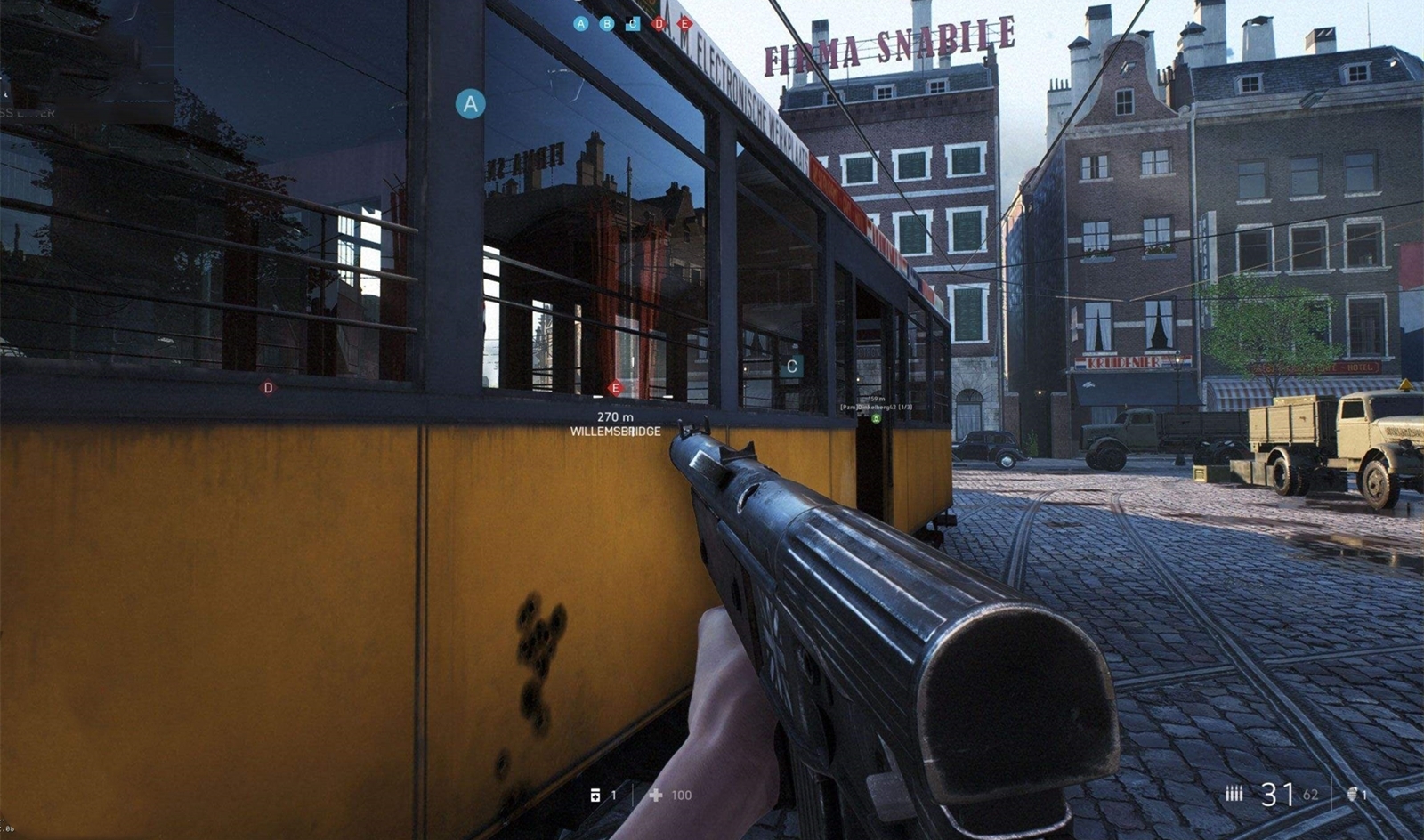The image size is (1424, 840).
Task: Select square flag C in the objective status row
Action: 633,24
